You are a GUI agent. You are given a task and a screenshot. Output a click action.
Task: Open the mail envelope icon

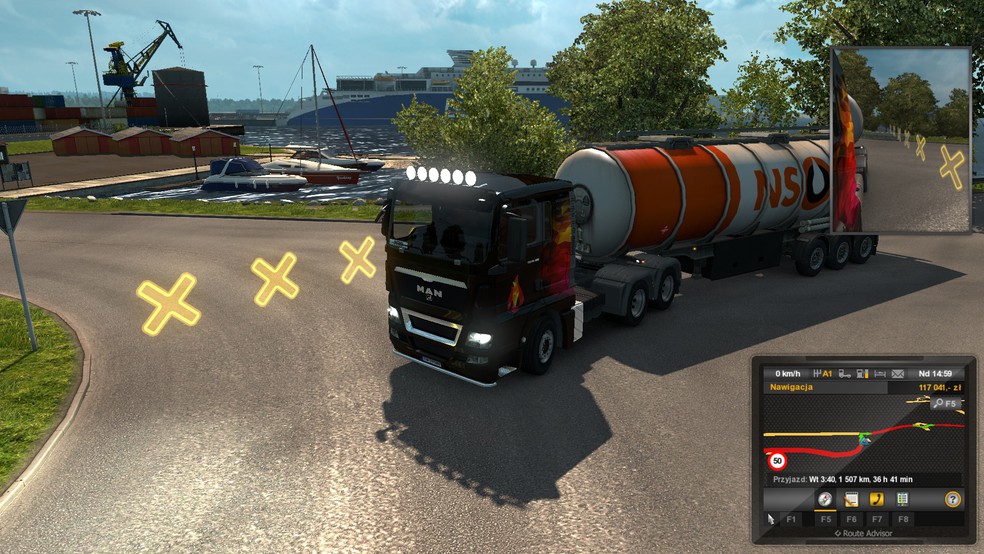point(898,373)
